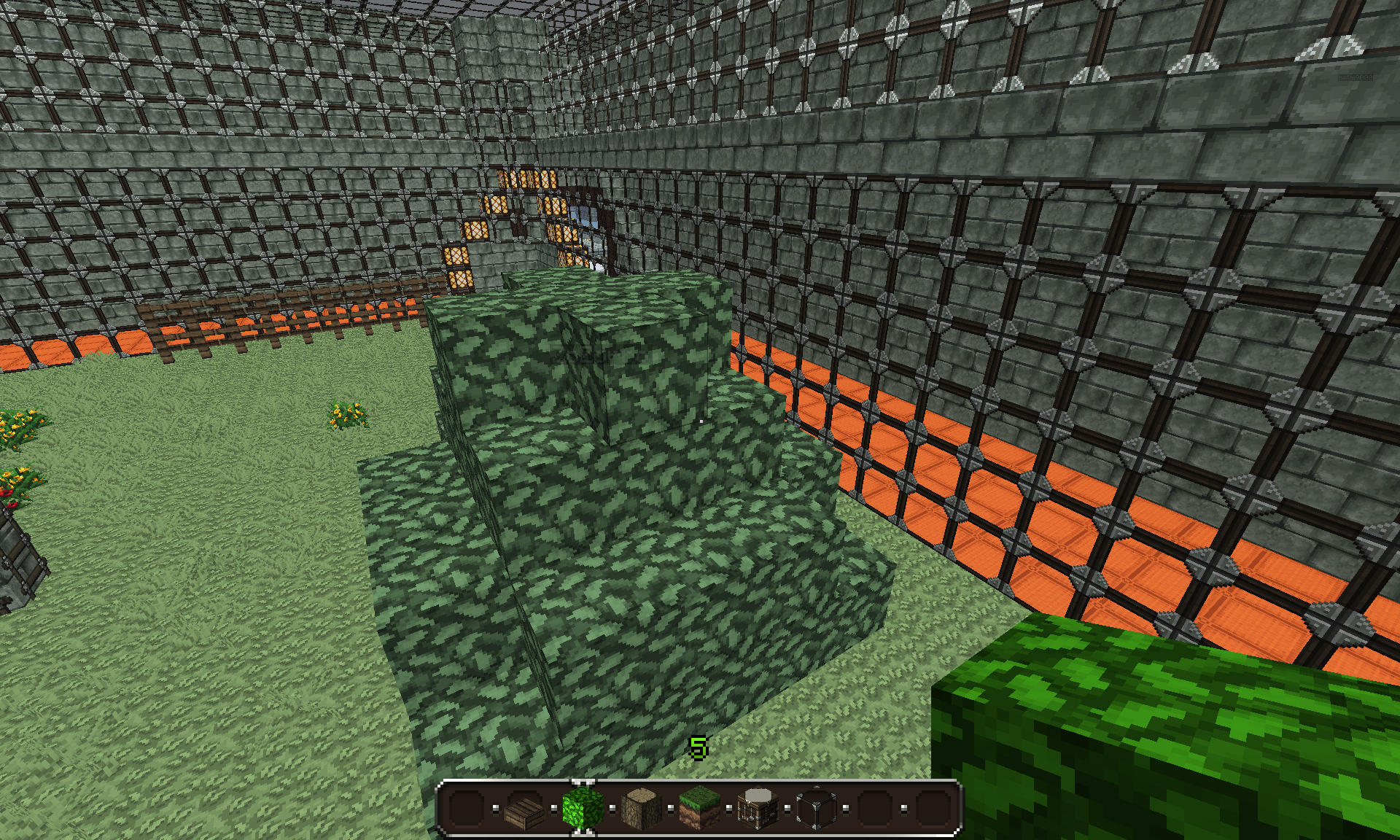This screenshot has height=840, width=1400.
Task: Pick the dark metal-framed block slot
Action: pos(817,808)
